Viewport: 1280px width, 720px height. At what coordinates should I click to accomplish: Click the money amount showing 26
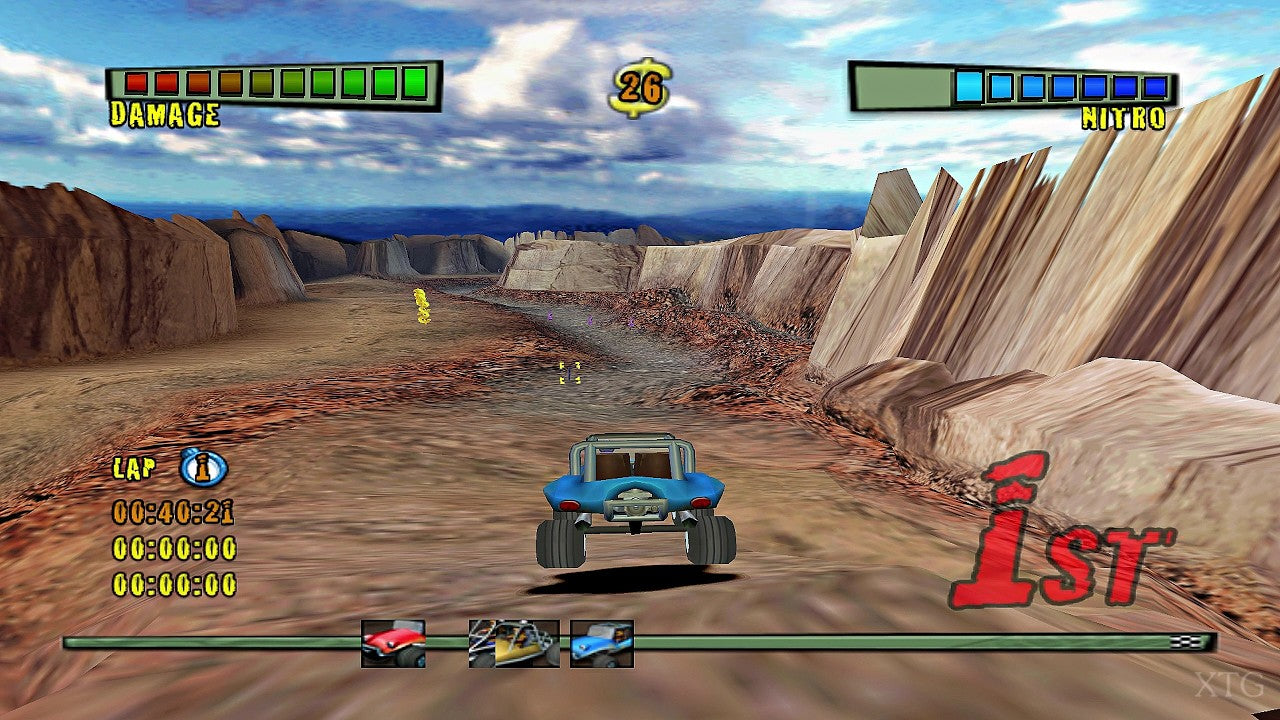pyautogui.click(x=640, y=86)
